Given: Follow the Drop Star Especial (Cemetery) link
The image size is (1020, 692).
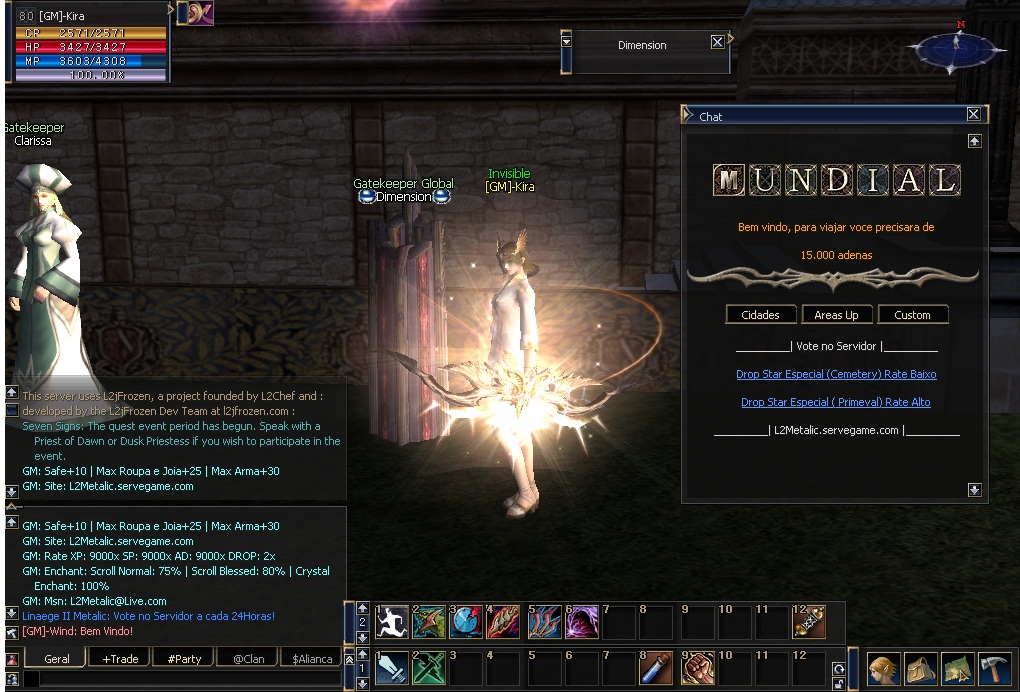Looking at the screenshot, I should 836,374.
